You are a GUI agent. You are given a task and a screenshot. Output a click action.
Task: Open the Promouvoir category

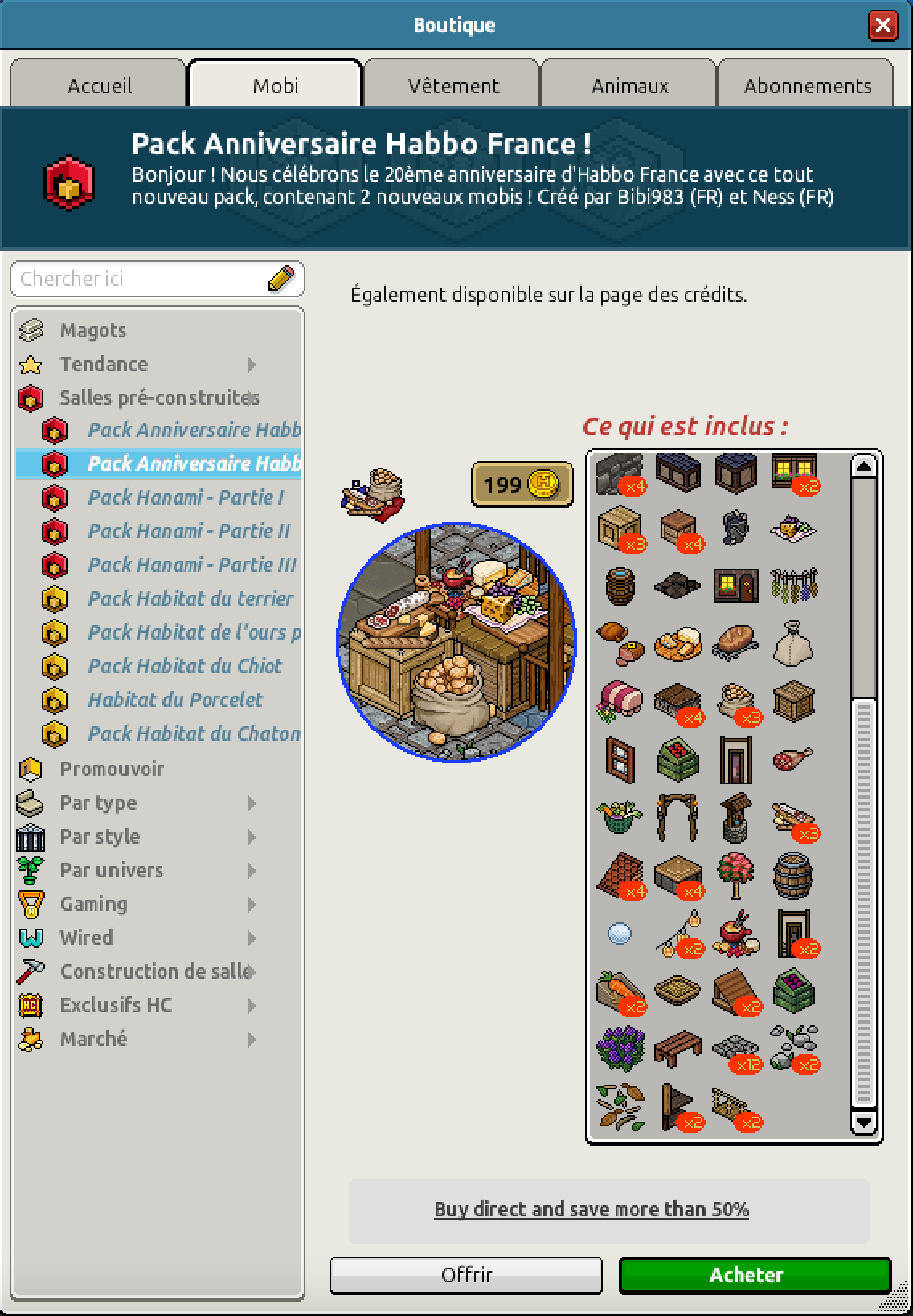pos(112,769)
